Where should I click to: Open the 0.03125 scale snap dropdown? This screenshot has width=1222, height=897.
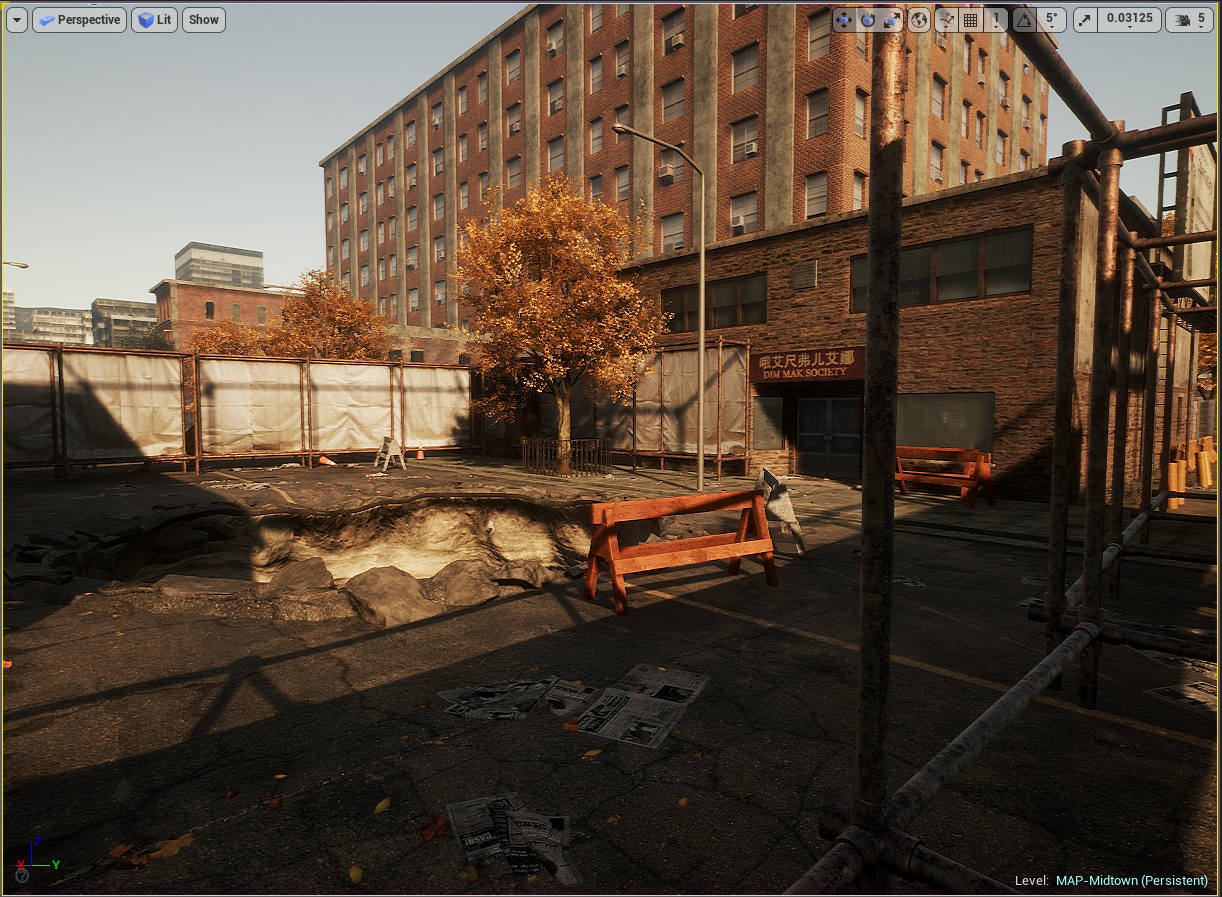tap(1128, 20)
